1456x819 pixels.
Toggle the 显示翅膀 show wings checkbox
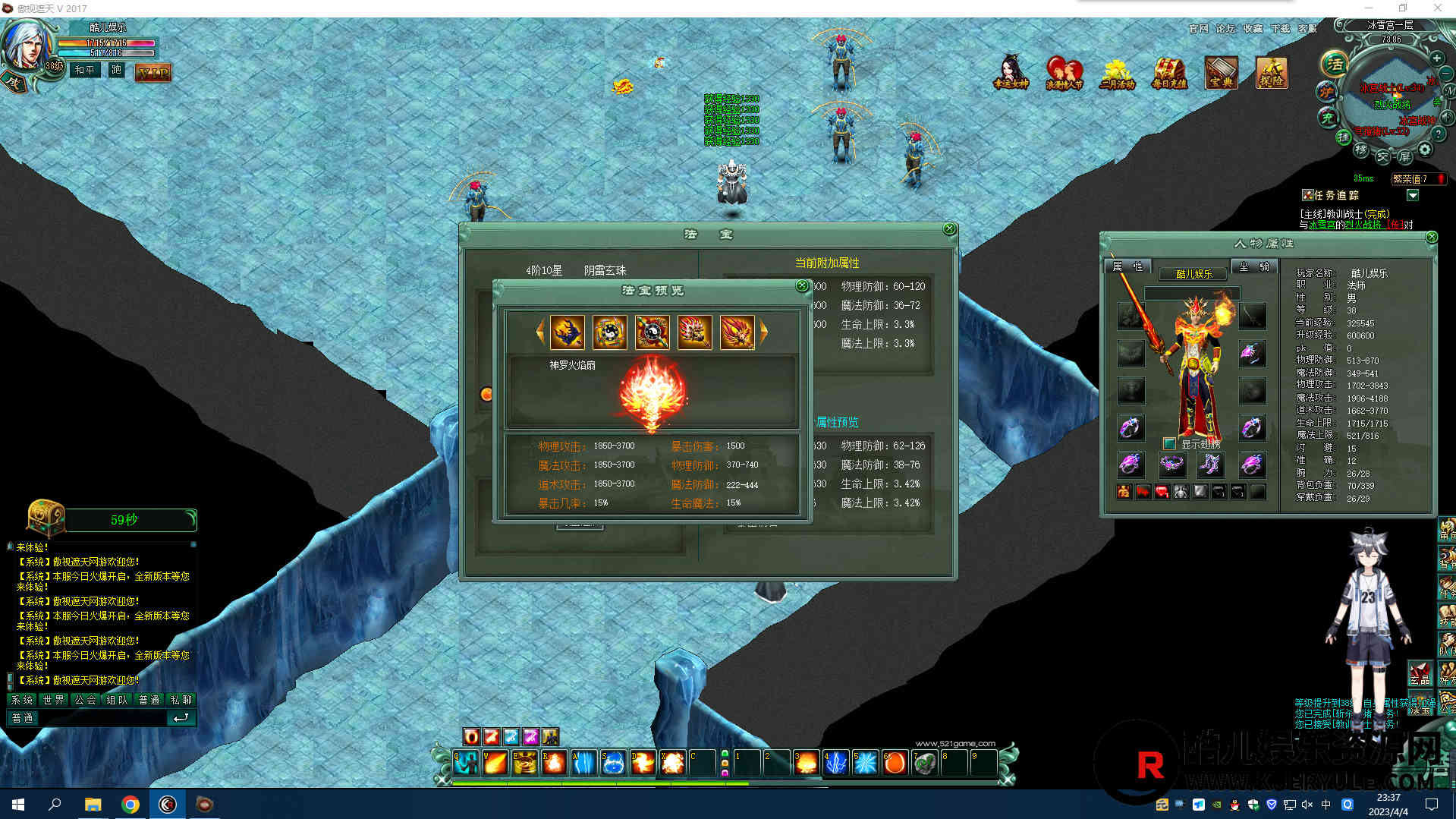(1169, 443)
